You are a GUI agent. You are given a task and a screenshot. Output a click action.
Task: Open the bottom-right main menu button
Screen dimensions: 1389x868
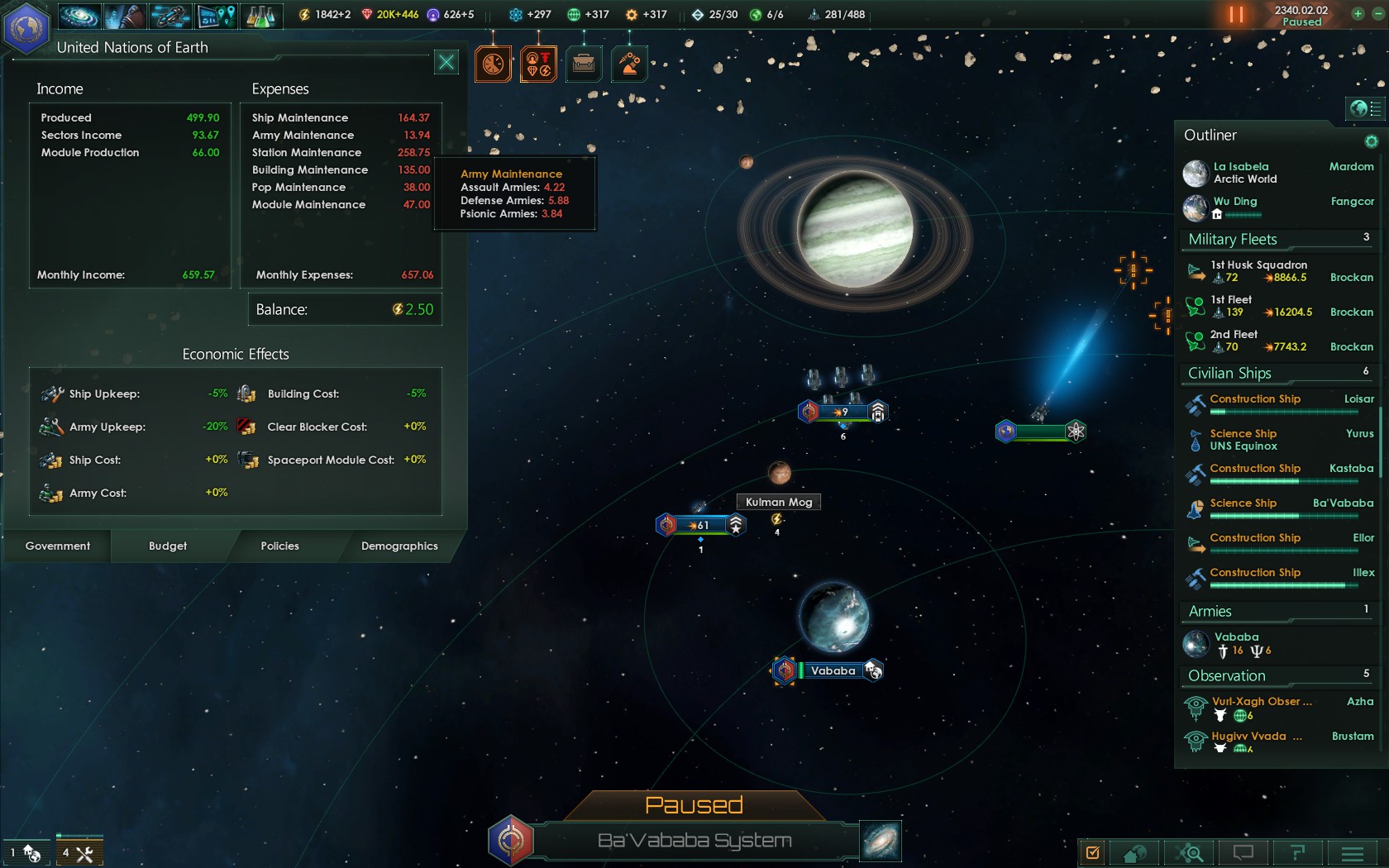pos(1353,852)
